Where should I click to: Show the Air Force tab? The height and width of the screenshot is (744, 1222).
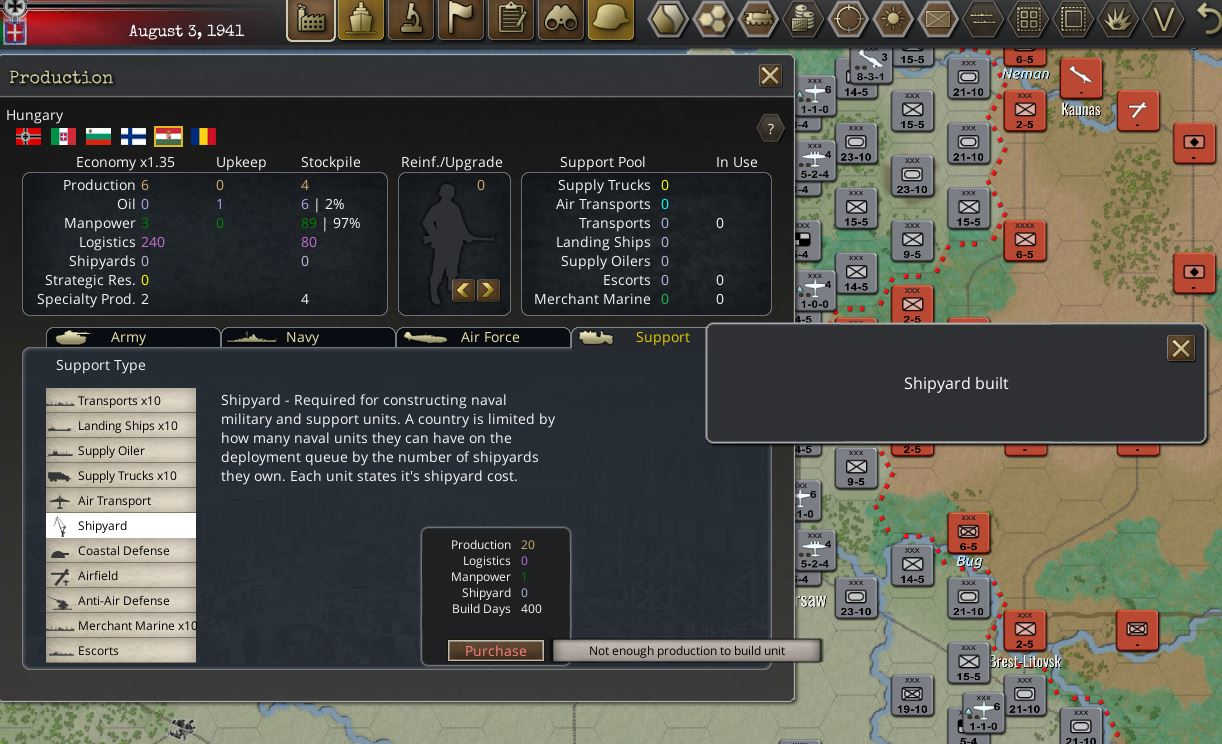489,338
